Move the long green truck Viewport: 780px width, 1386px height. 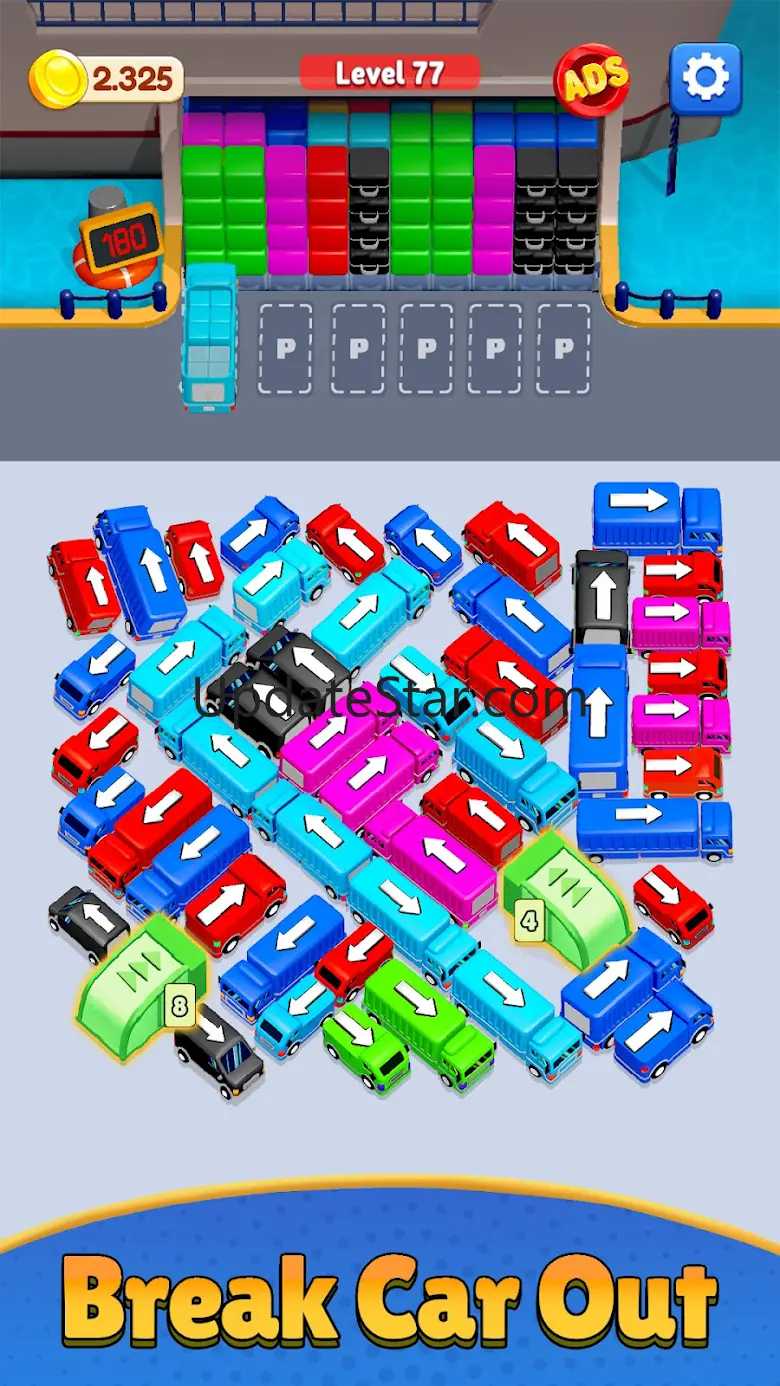click(429, 1010)
